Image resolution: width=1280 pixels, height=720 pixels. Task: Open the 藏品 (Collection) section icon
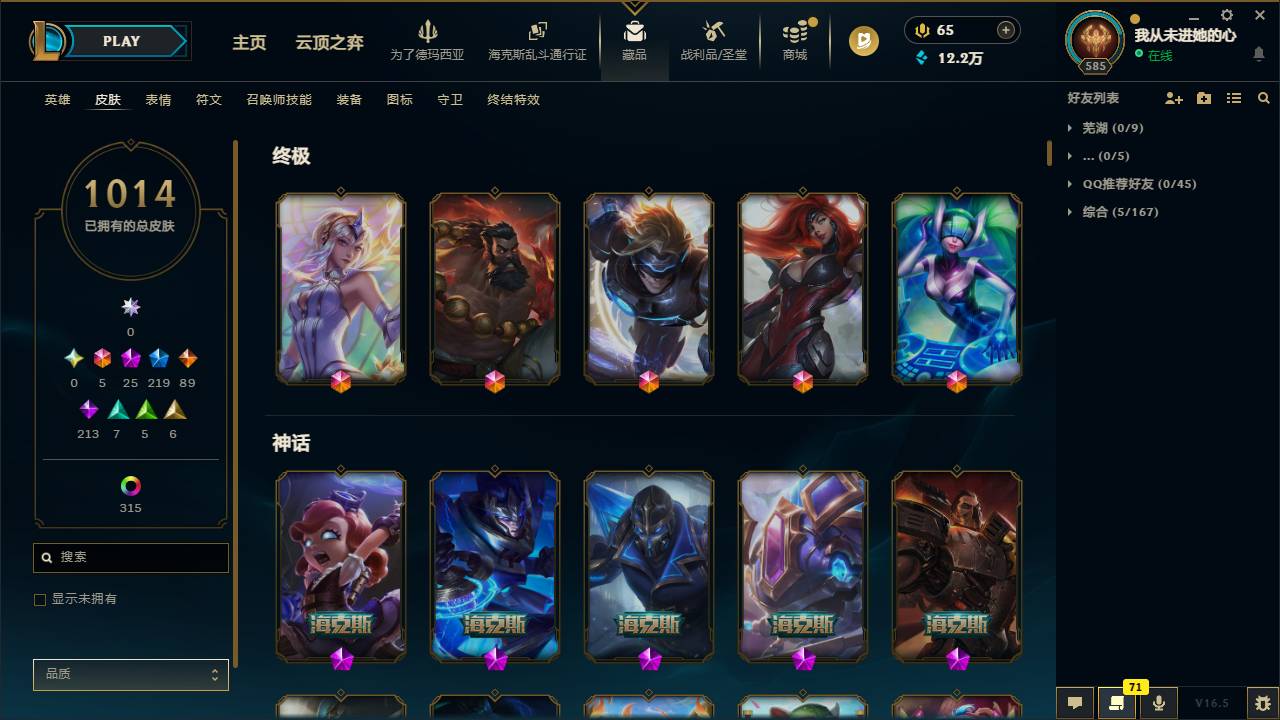coord(632,33)
